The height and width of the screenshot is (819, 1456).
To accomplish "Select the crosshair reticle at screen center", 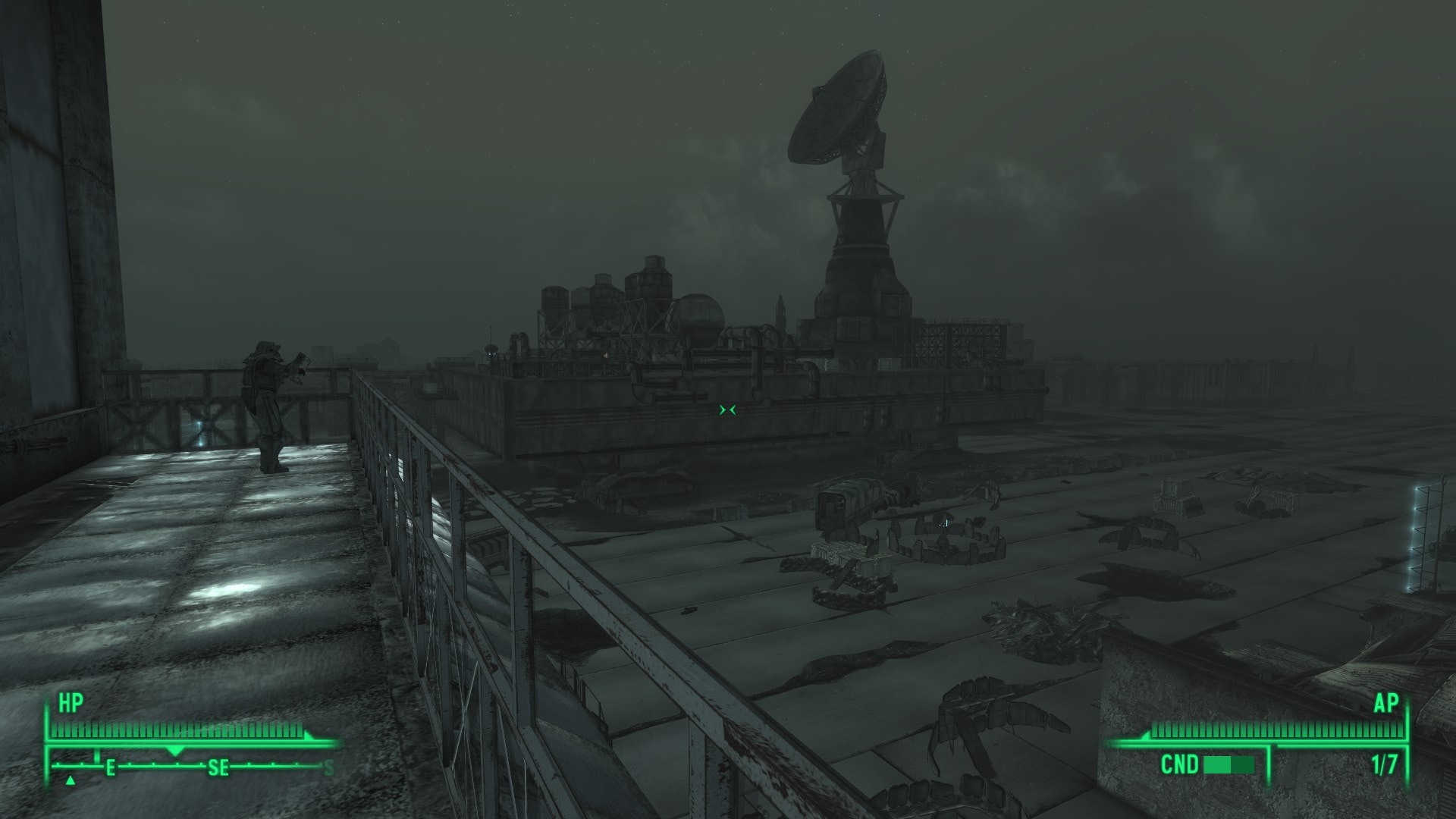I will point(726,409).
